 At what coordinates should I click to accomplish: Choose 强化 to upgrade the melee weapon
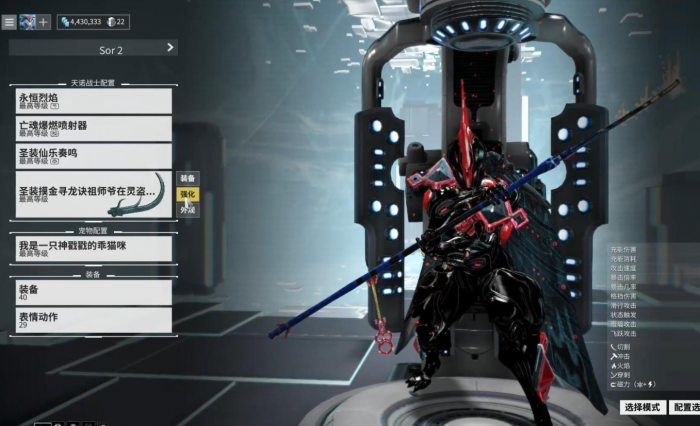click(188, 194)
